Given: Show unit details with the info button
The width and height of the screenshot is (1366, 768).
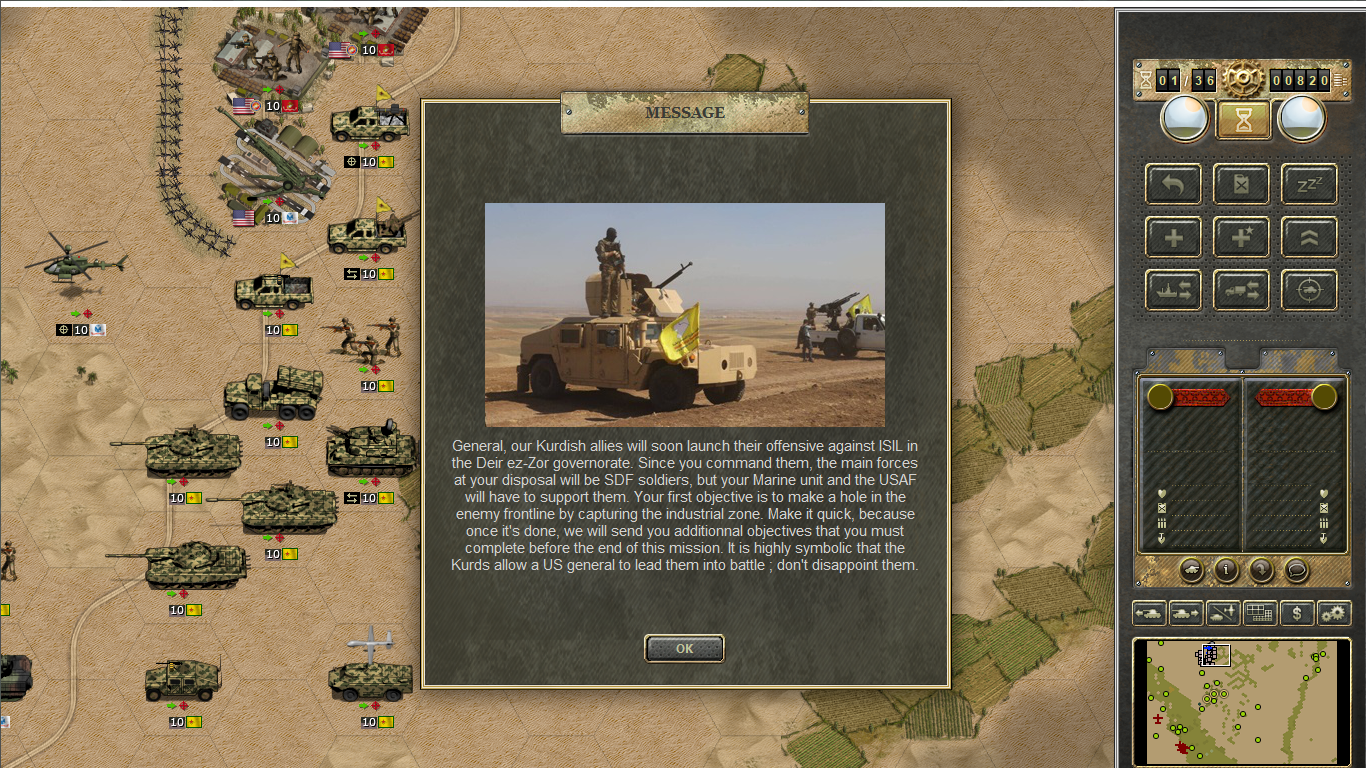Looking at the screenshot, I should tap(1226, 570).
